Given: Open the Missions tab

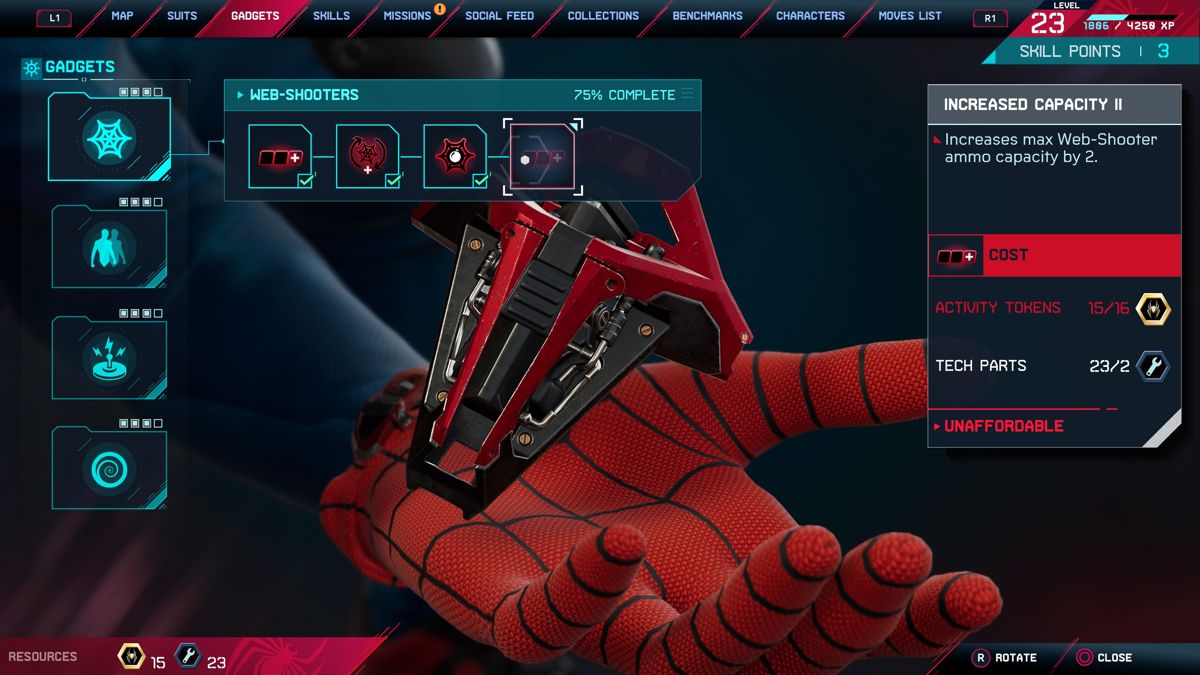Looking at the screenshot, I should click(407, 16).
